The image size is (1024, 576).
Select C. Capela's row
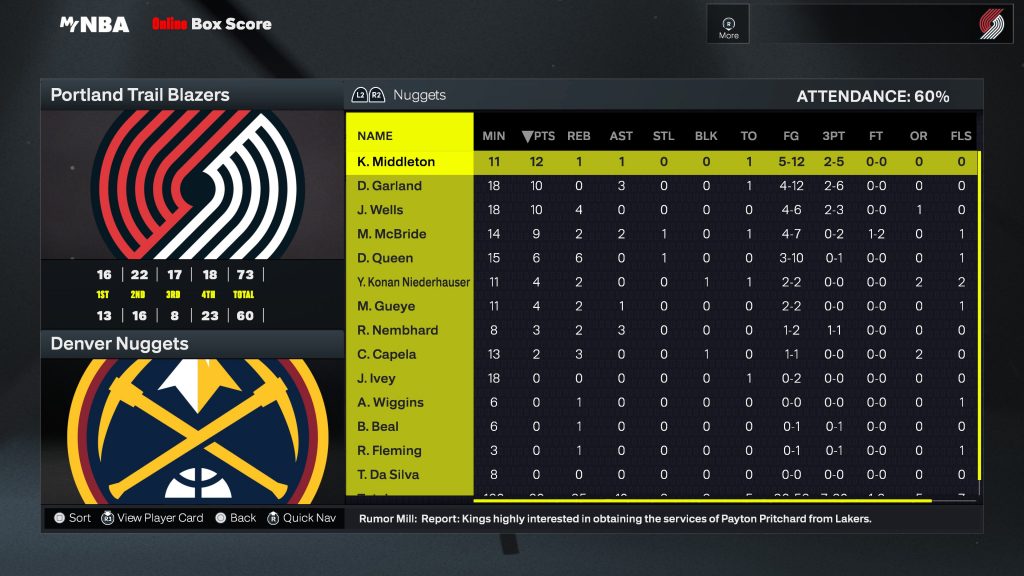coord(387,354)
